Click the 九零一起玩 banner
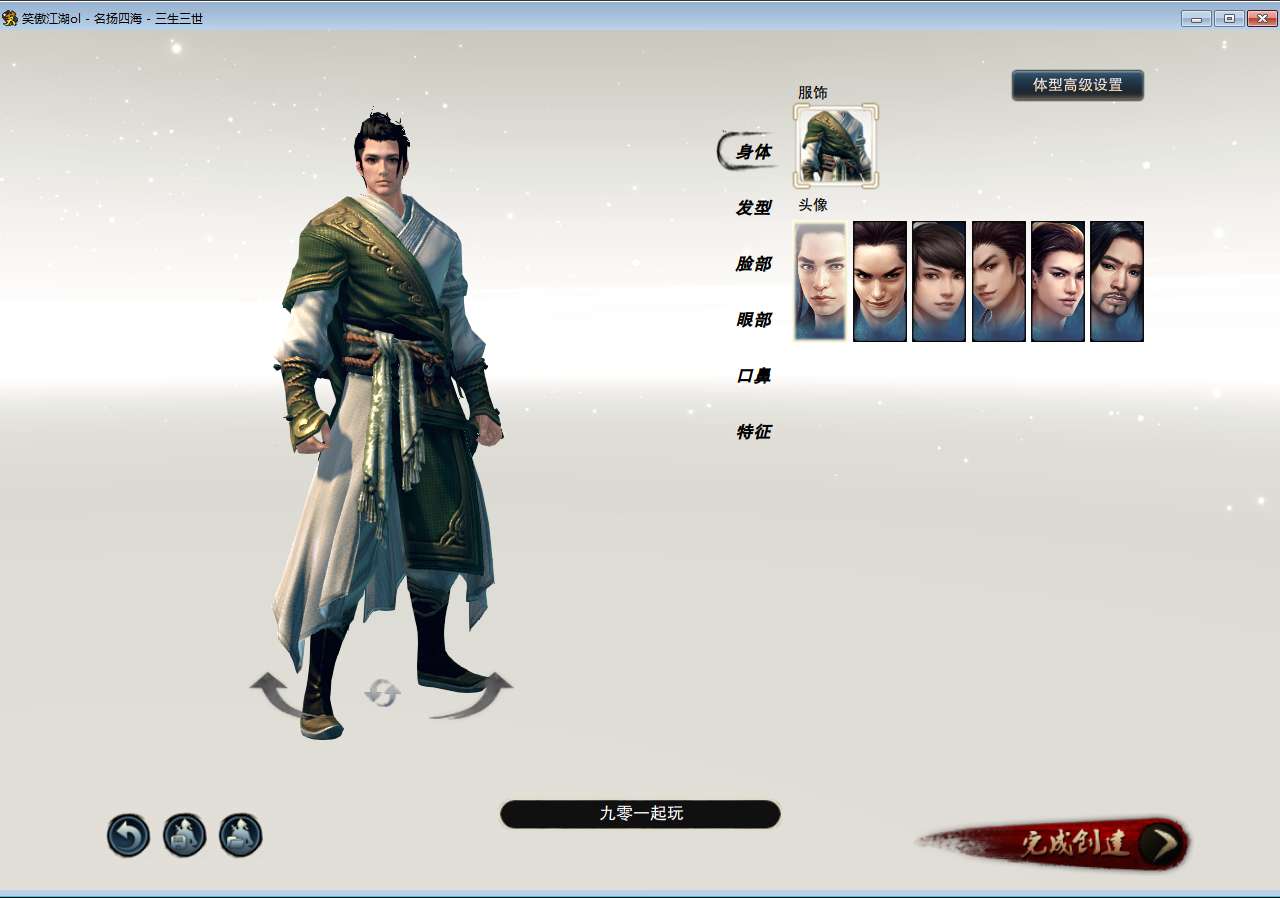 point(640,814)
